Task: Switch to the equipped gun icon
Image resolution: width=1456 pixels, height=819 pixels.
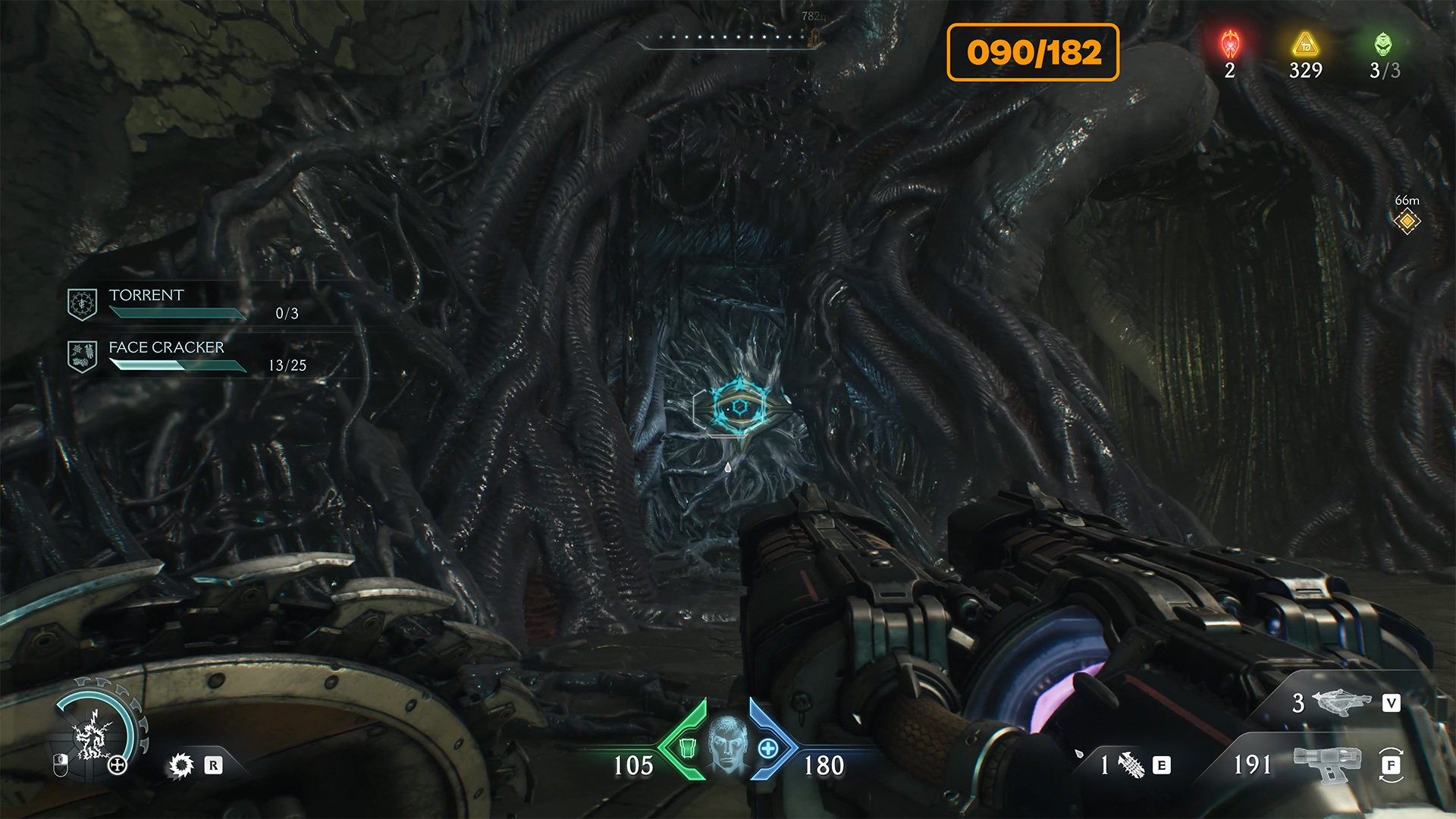Action: pyautogui.click(x=1329, y=764)
